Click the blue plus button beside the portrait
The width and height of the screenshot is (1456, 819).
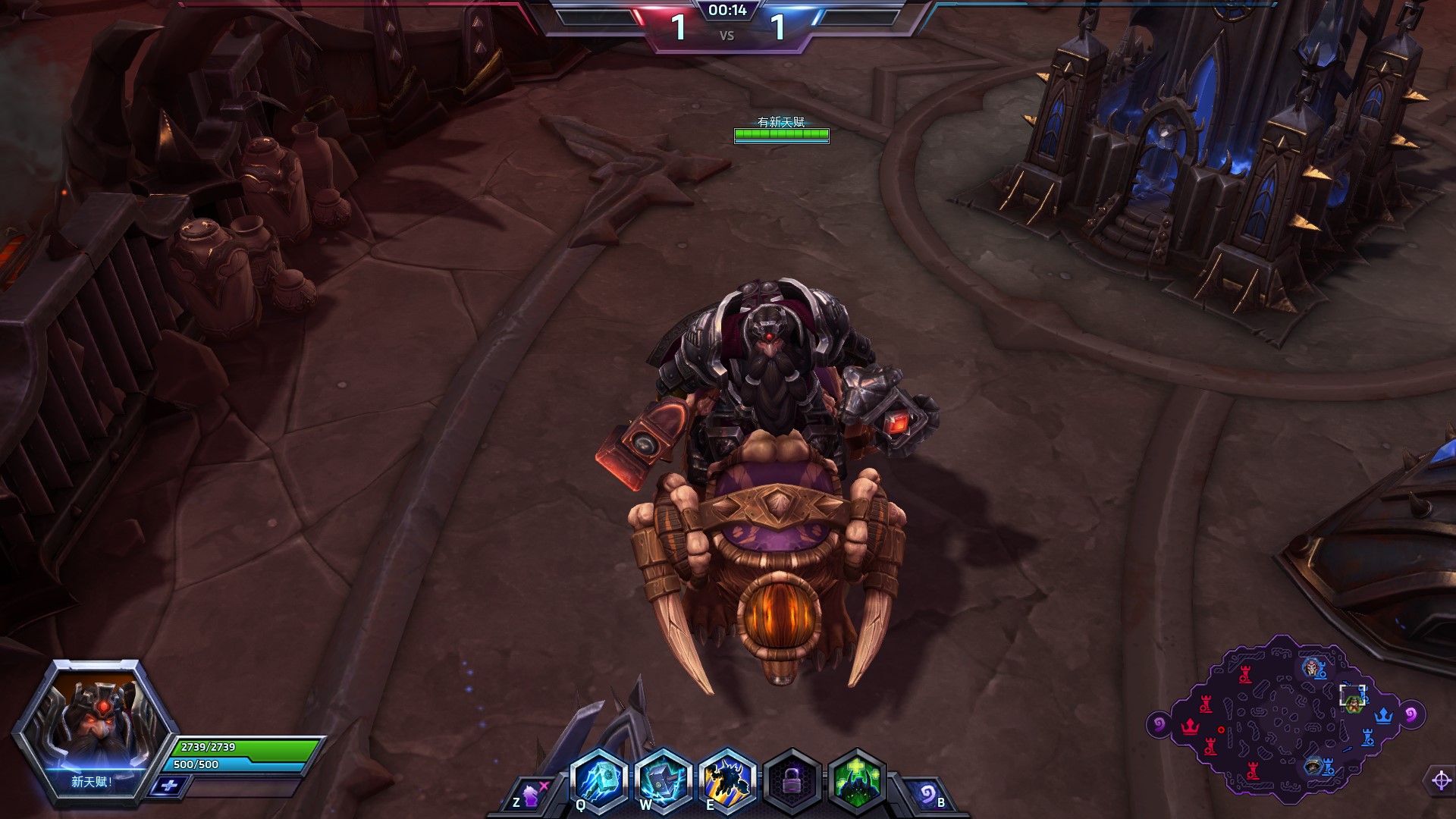(x=168, y=786)
